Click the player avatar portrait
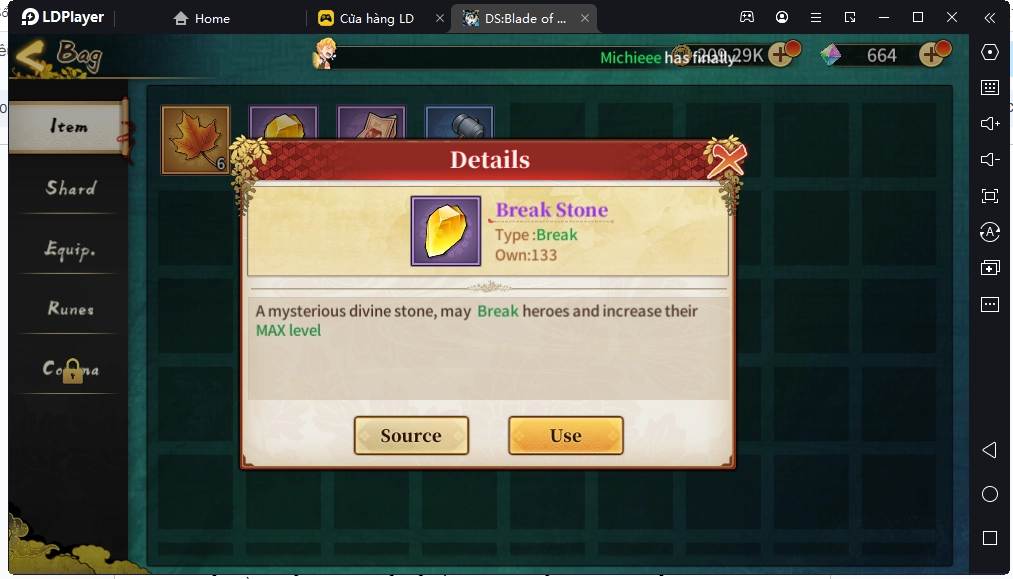 (325, 54)
